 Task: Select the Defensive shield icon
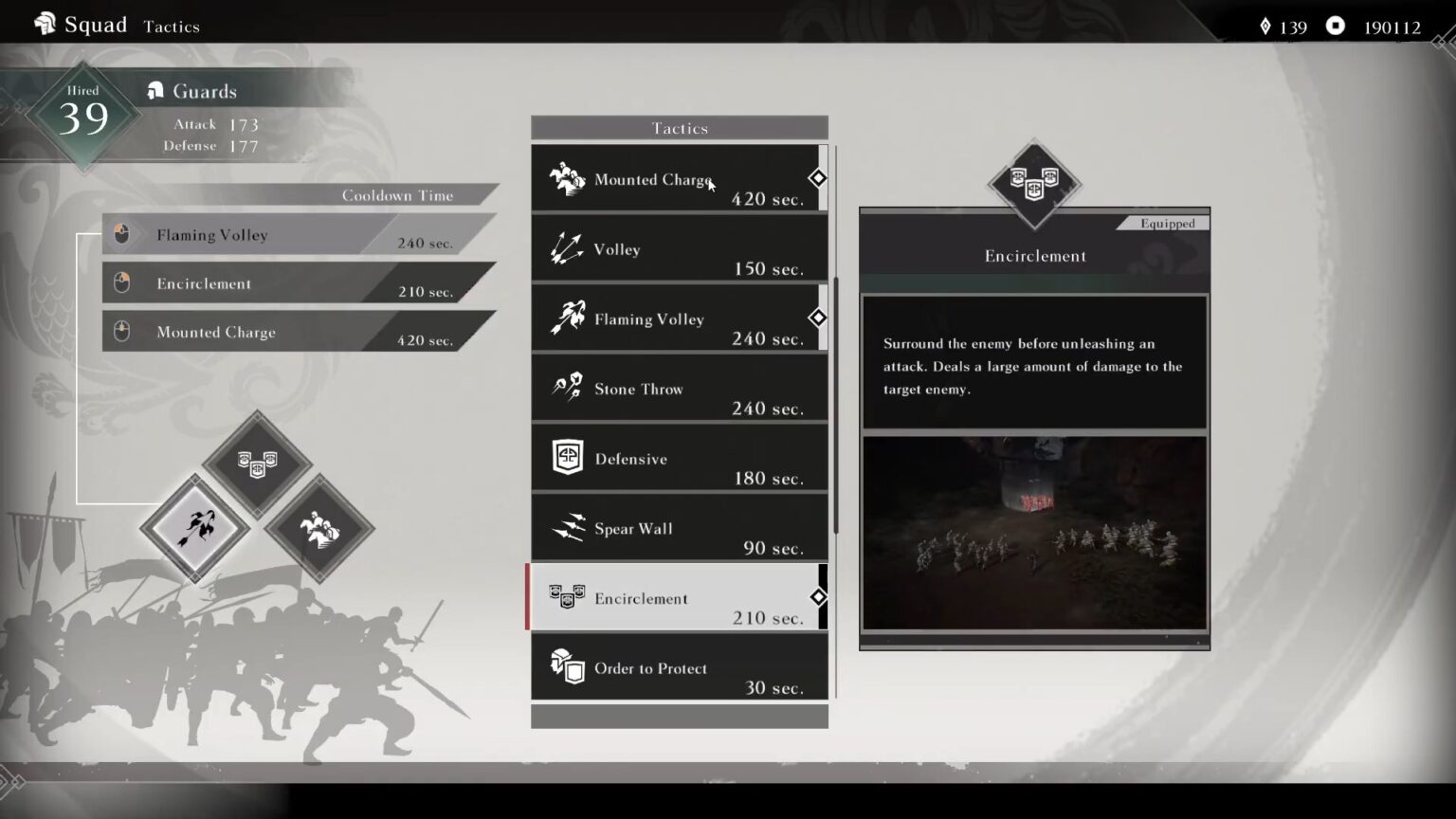[x=567, y=455]
